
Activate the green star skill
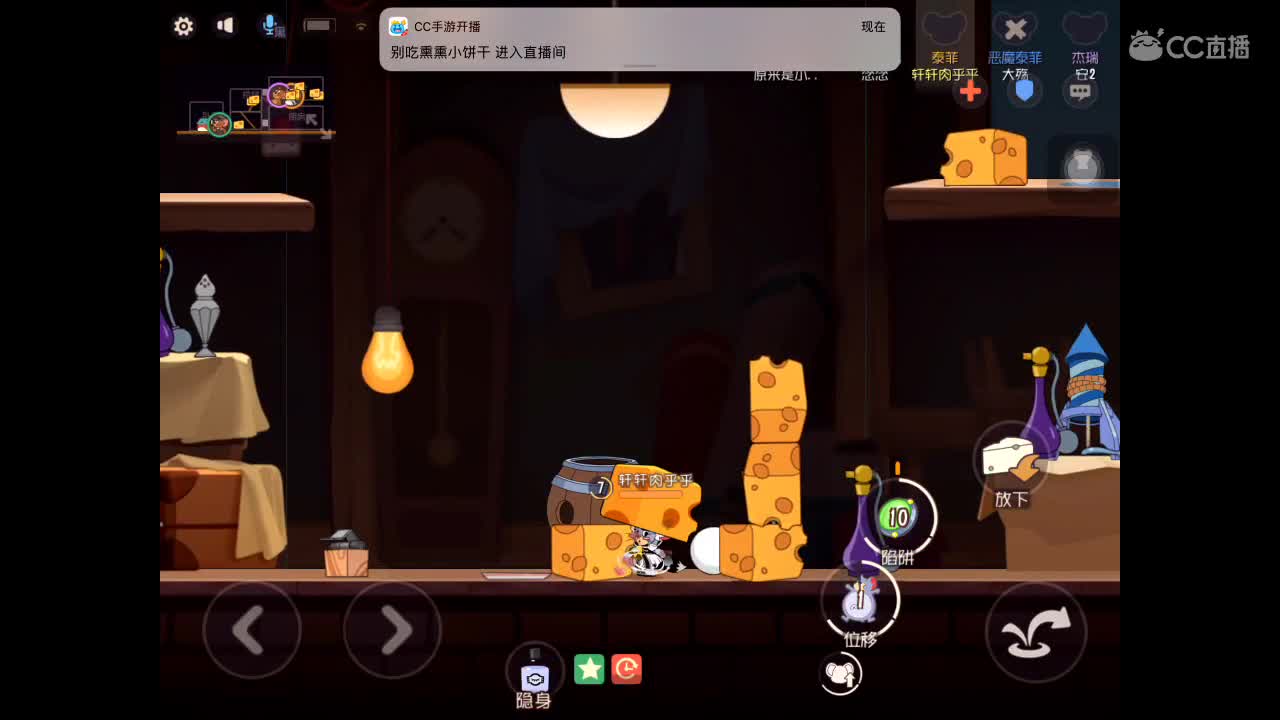pos(589,670)
